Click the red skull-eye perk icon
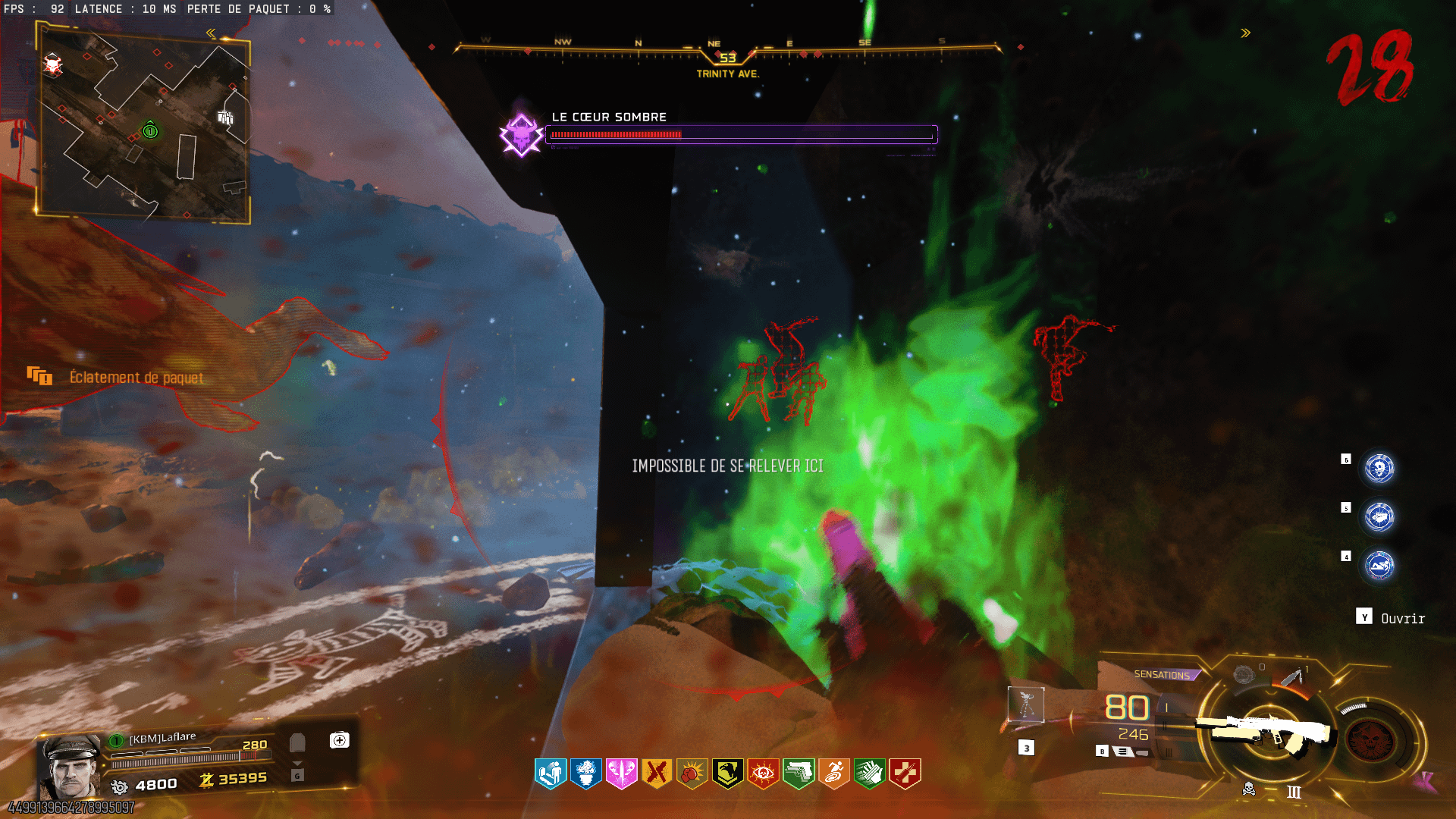Image resolution: width=1456 pixels, height=819 pixels. click(x=763, y=773)
